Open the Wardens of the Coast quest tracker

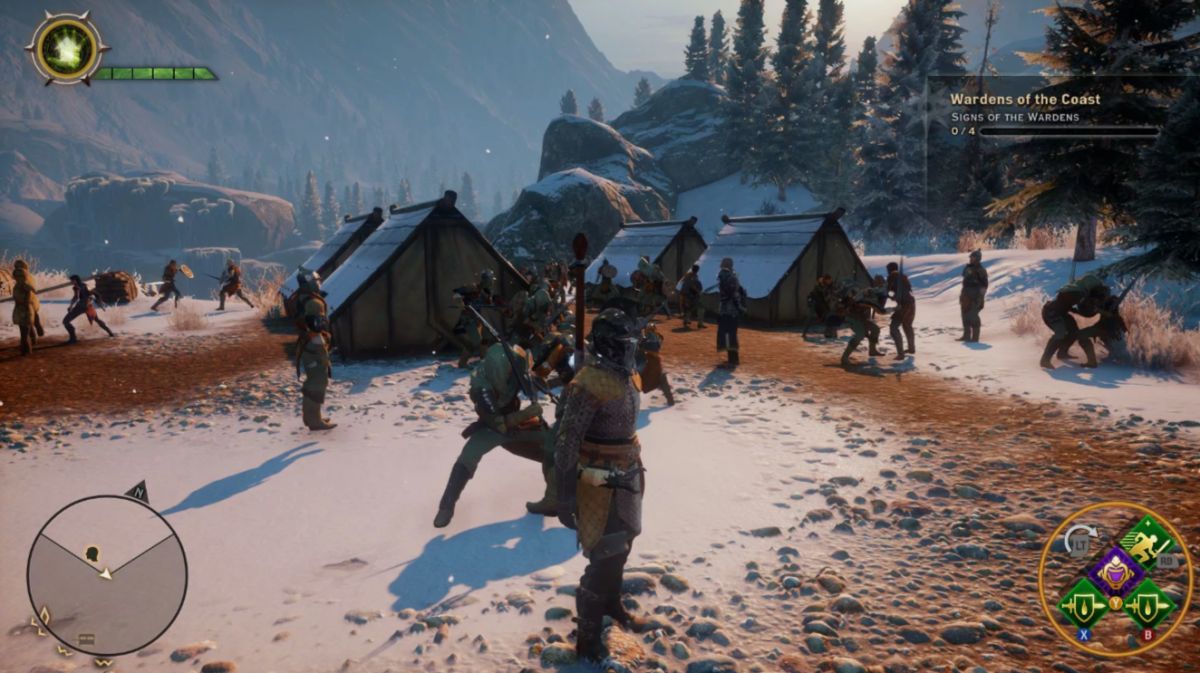tap(1025, 99)
